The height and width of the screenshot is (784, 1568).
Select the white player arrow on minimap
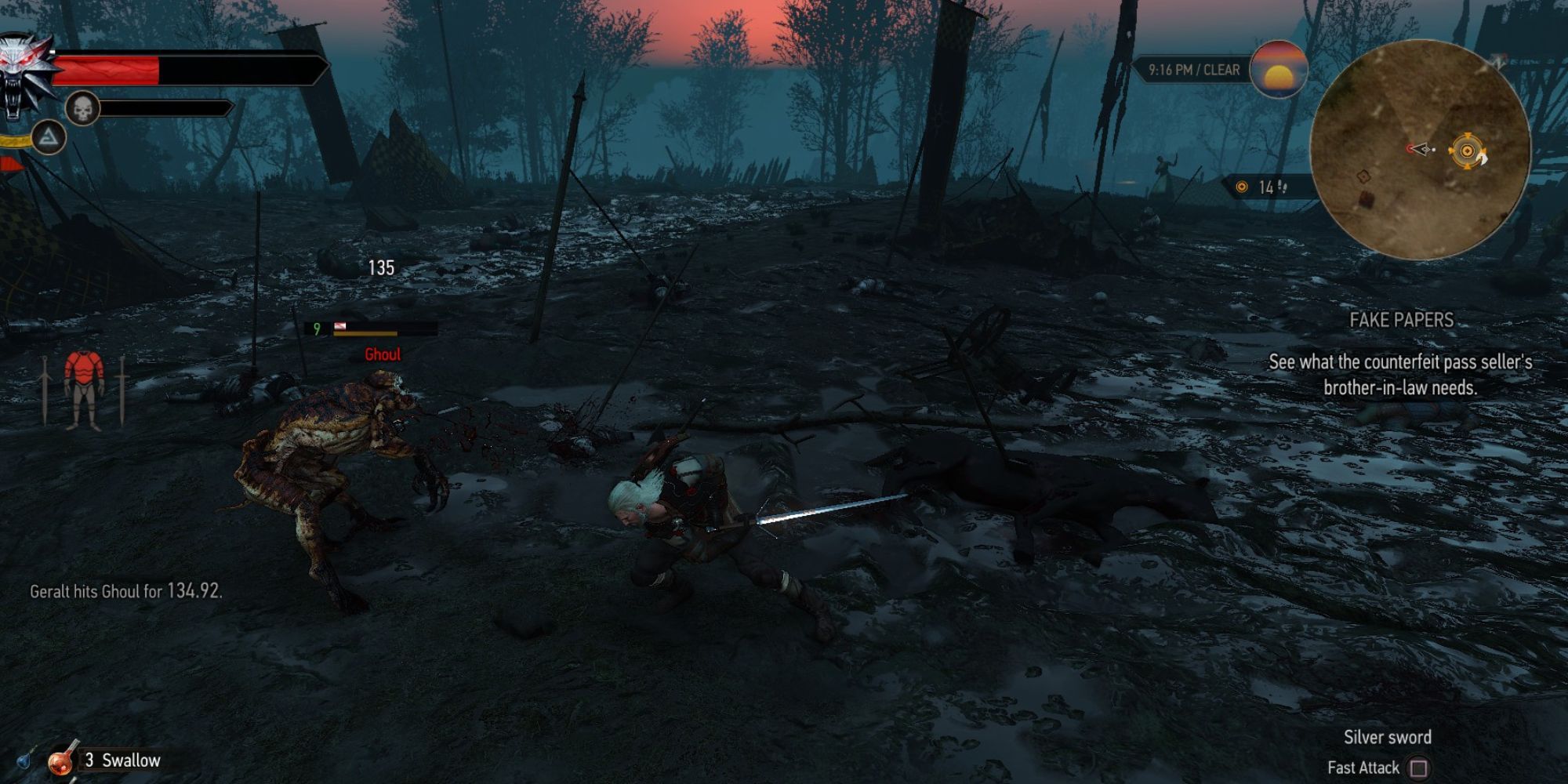pos(1421,149)
